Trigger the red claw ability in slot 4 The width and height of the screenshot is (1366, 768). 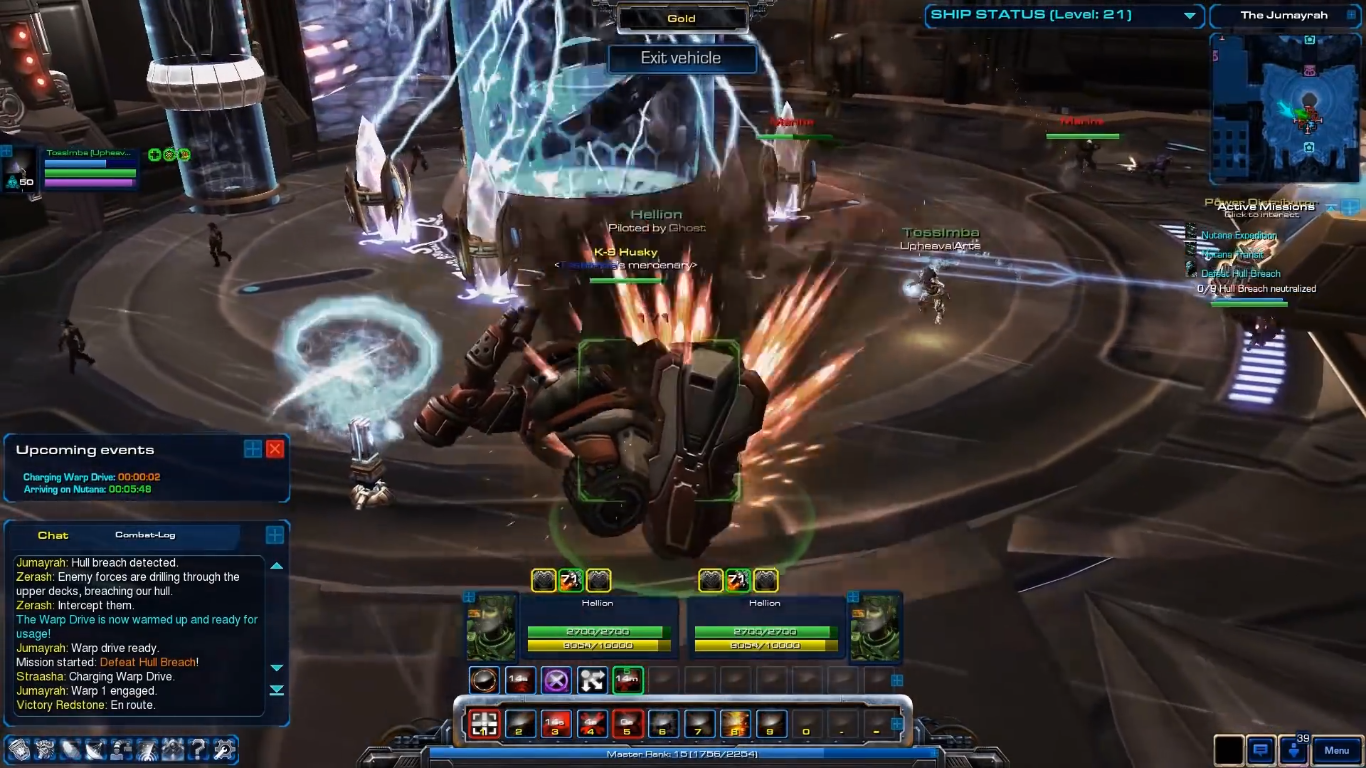pyautogui.click(x=591, y=723)
